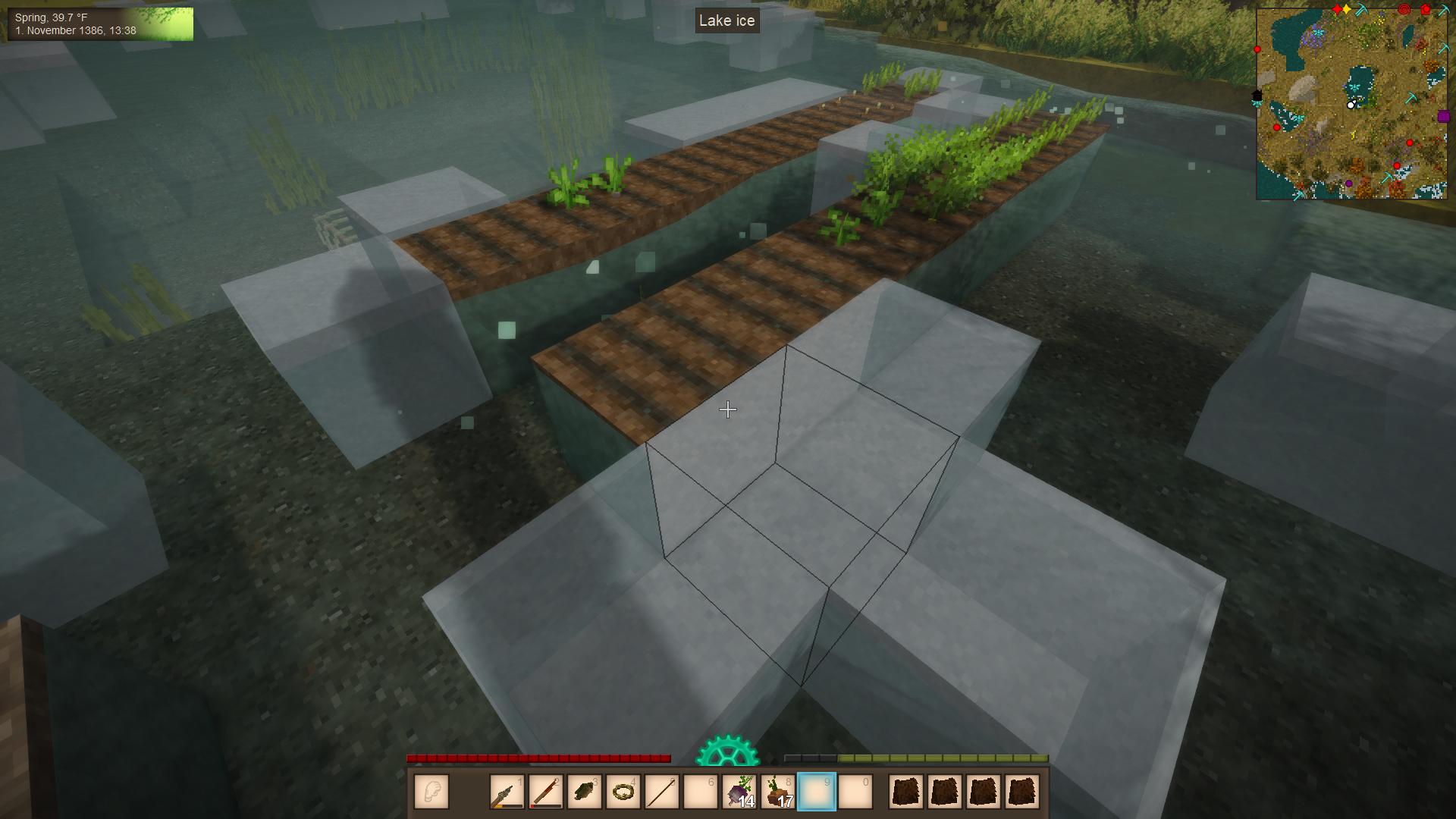Select the red-handled tool in slot 2
The height and width of the screenshot is (819, 1456).
[x=545, y=792]
